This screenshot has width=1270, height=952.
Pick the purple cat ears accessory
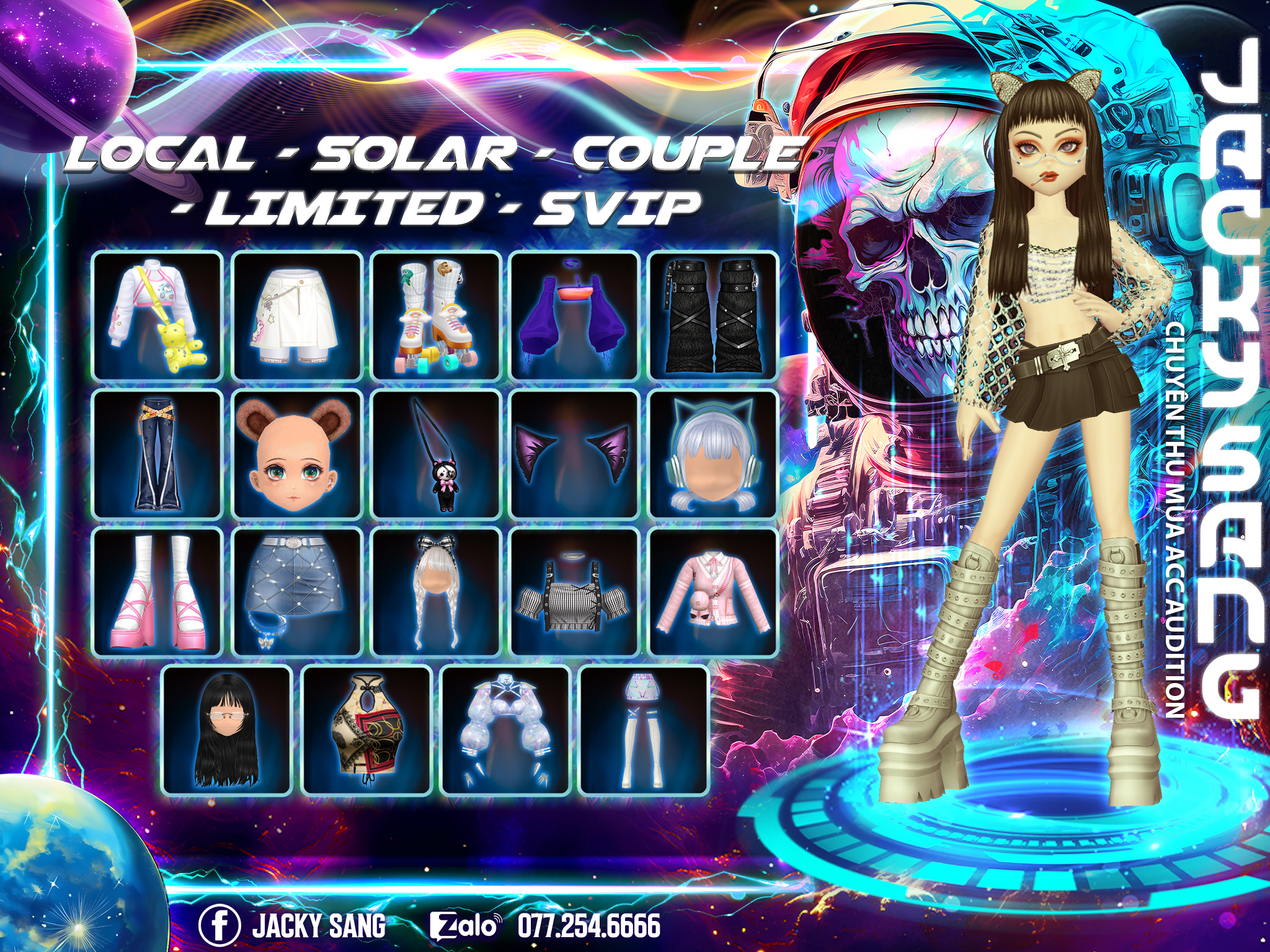pyautogui.click(x=575, y=454)
